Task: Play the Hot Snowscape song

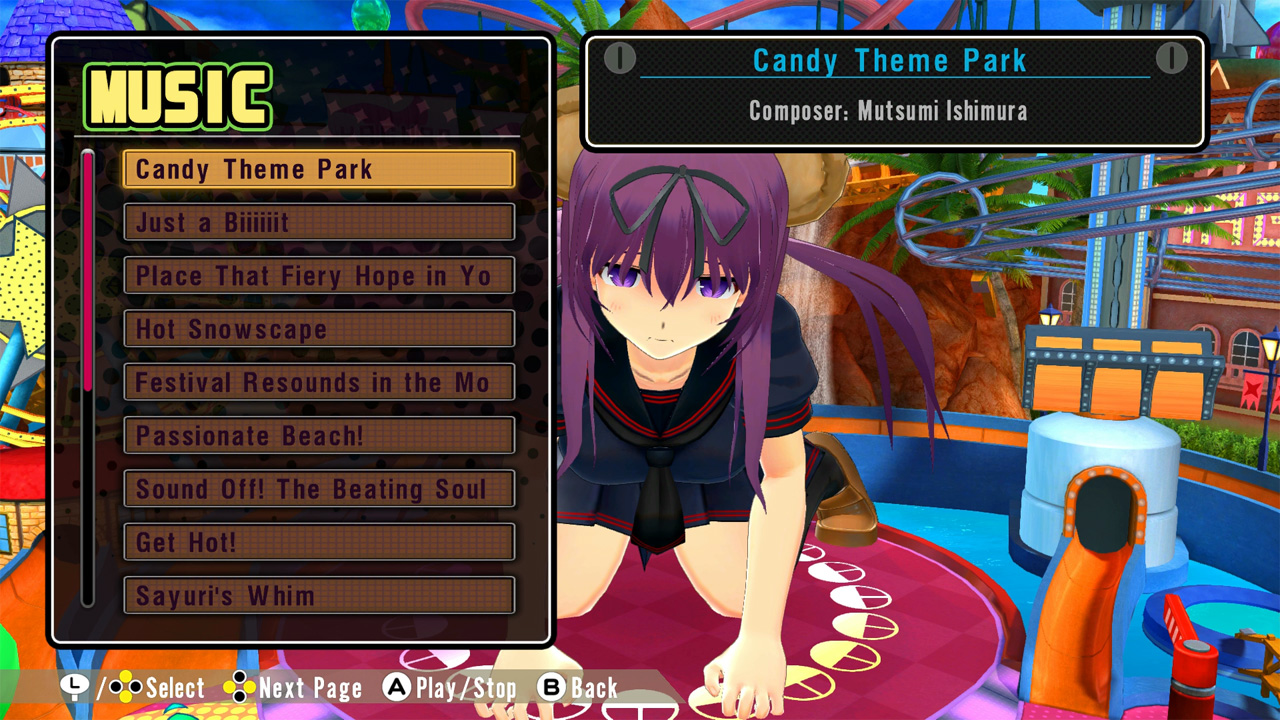Action: pyautogui.click(x=318, y=330)
